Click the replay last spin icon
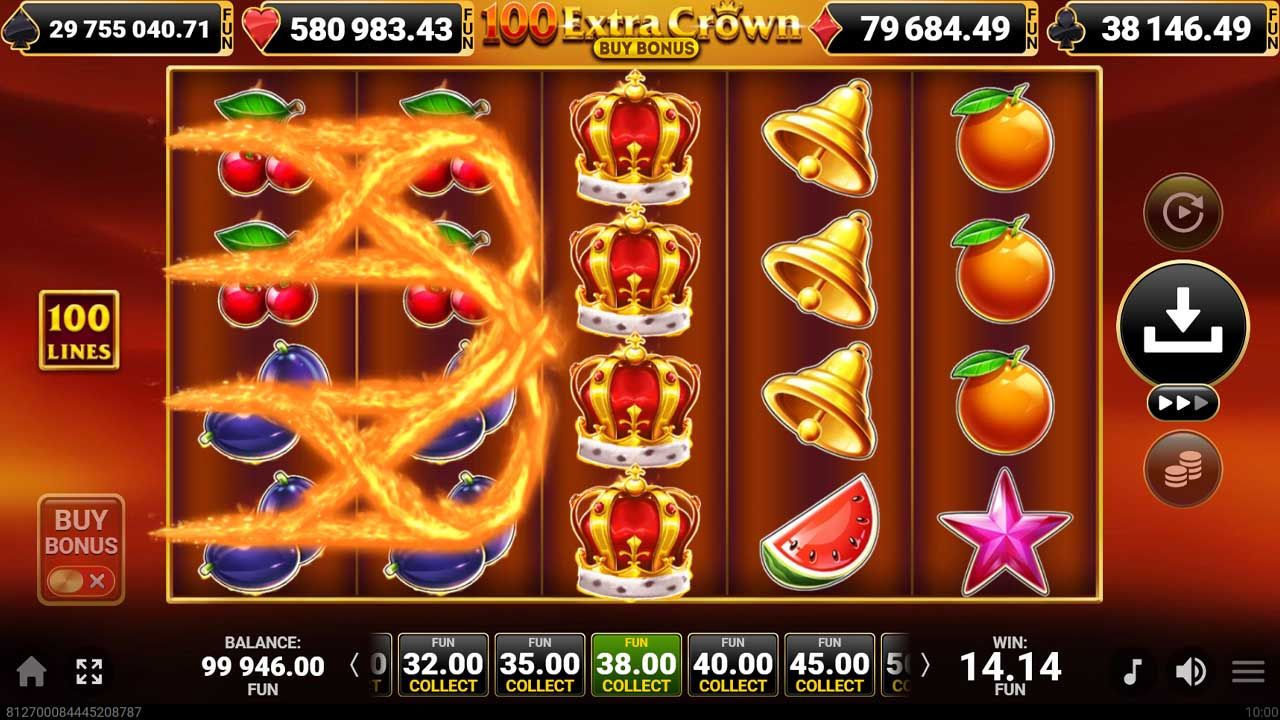This screenshot has height=720, width=1280. click(1183, 212)
